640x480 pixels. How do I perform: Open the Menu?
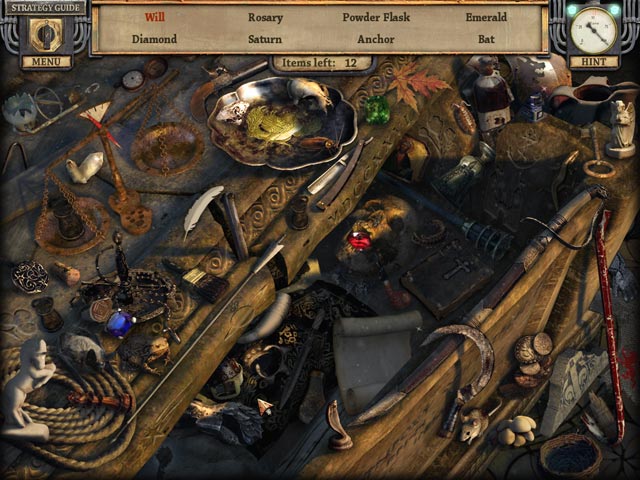pos(46,62)
